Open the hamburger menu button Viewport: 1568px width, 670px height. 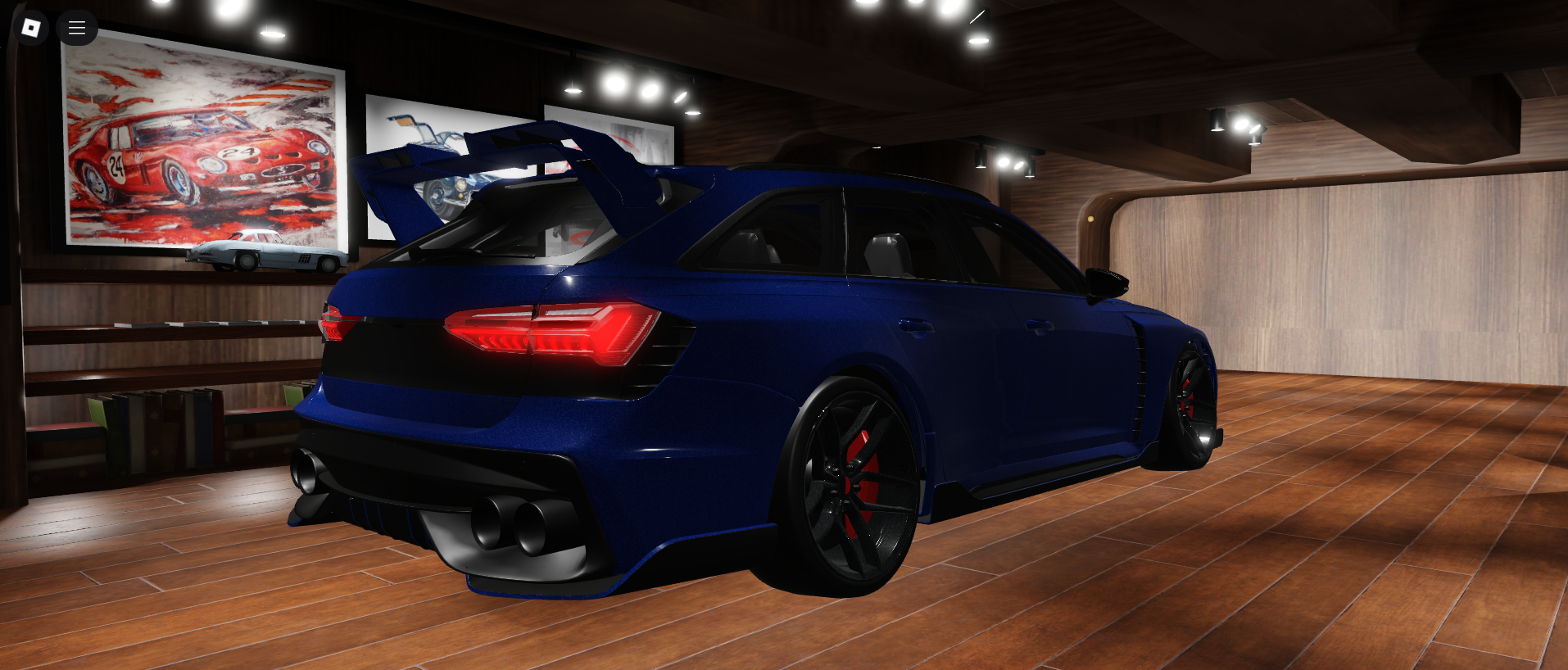(x=77, y=28)
